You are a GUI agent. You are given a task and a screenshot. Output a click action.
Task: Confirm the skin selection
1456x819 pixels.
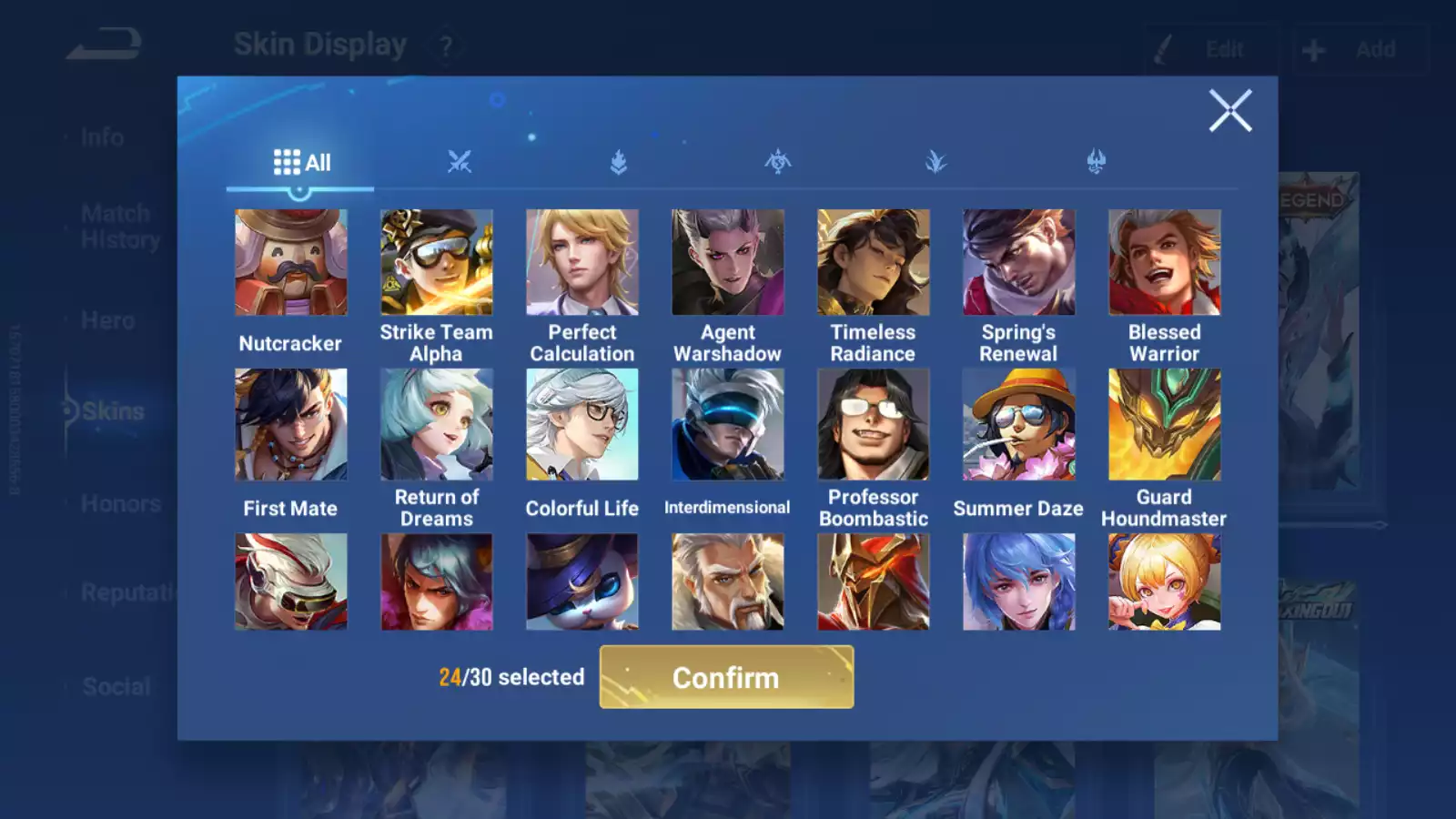(726, 677)
